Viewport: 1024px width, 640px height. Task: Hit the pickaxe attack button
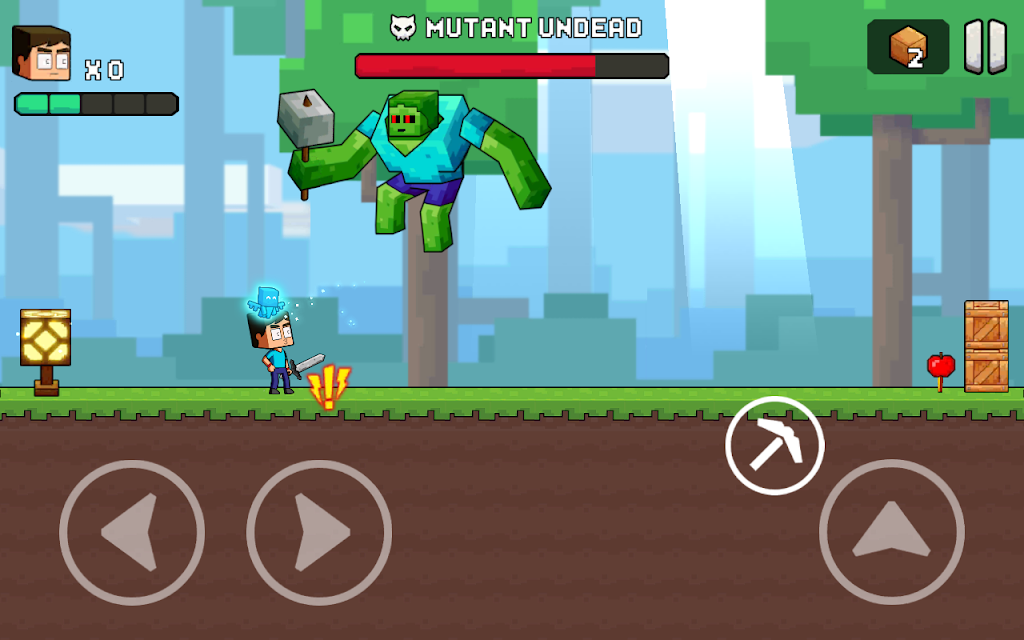(x=775, y=446)
